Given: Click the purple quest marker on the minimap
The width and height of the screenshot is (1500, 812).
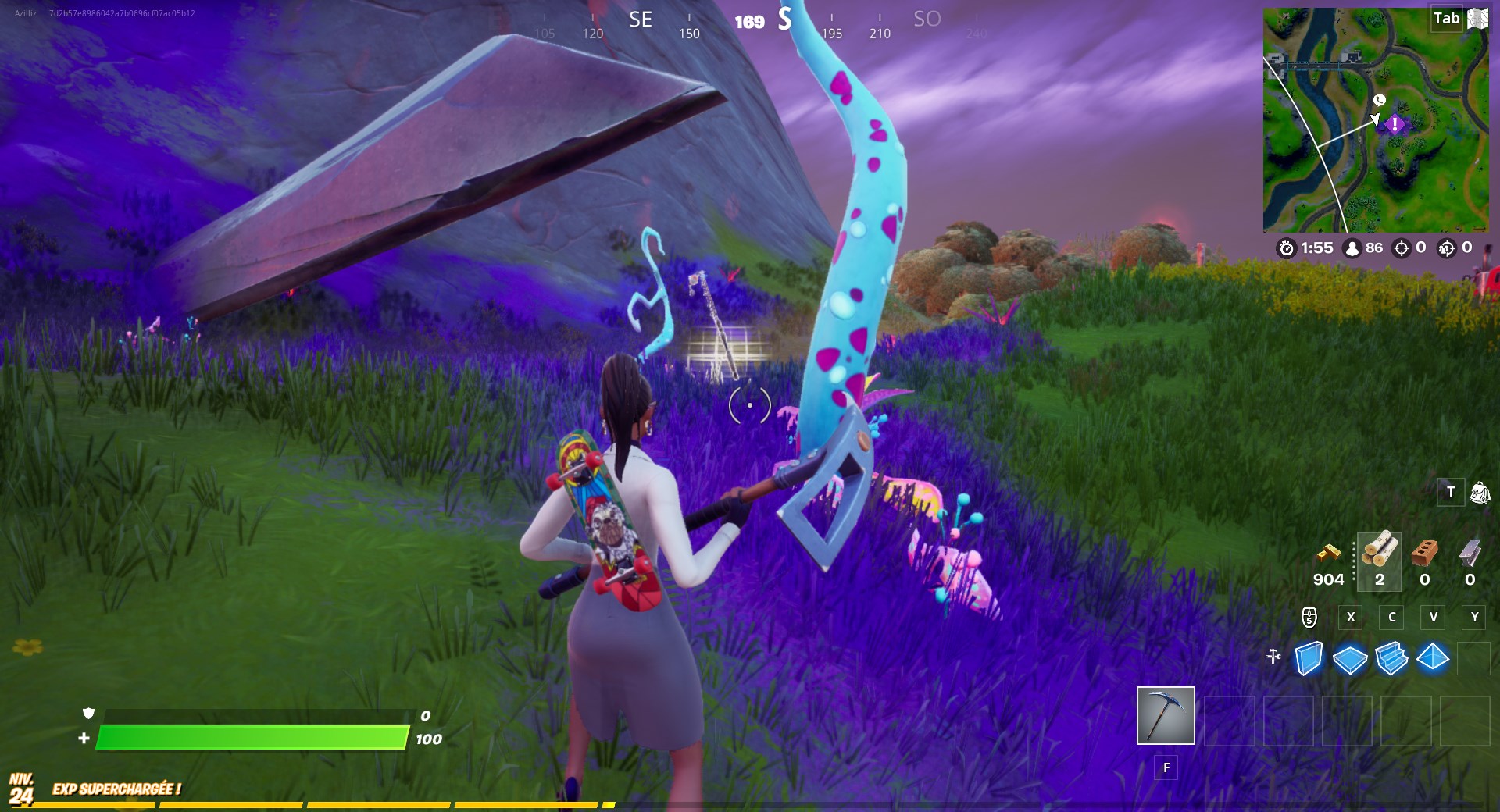Looking at the screenshot, I should pos(1395,123).
